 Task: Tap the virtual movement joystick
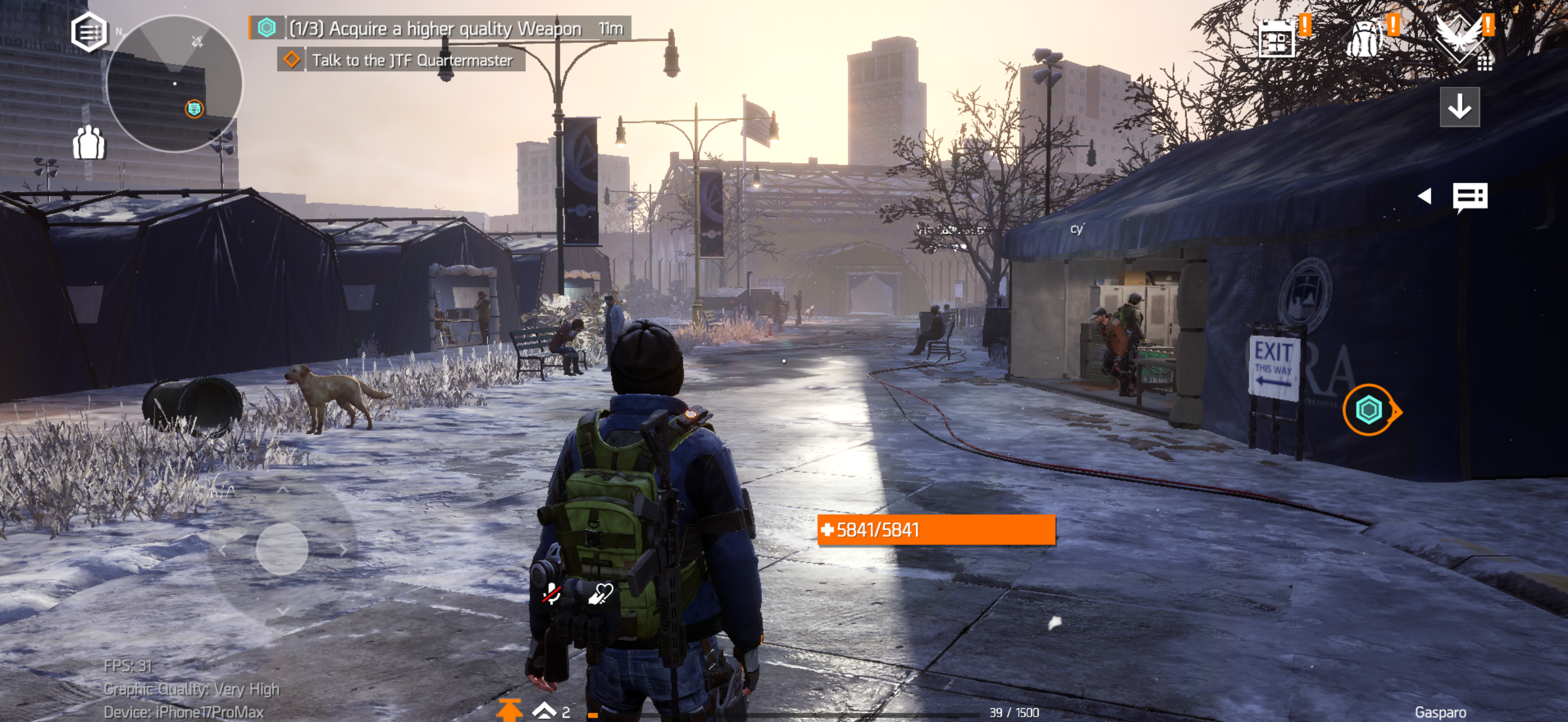coord(282,549)
